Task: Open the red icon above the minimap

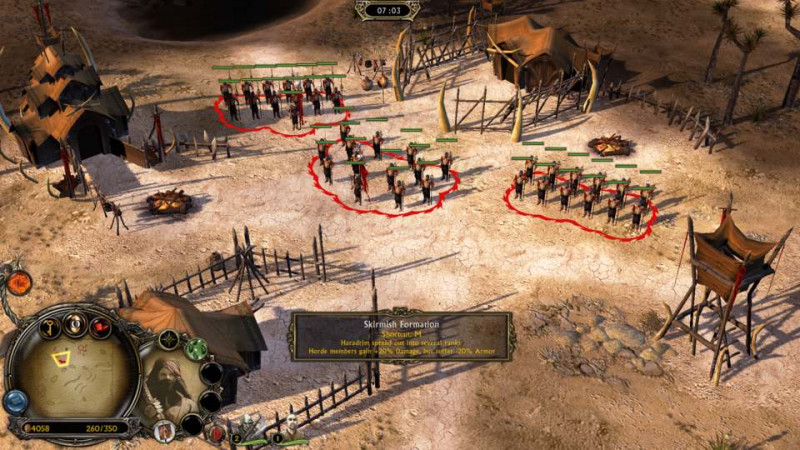Action: tap(101, 327)
